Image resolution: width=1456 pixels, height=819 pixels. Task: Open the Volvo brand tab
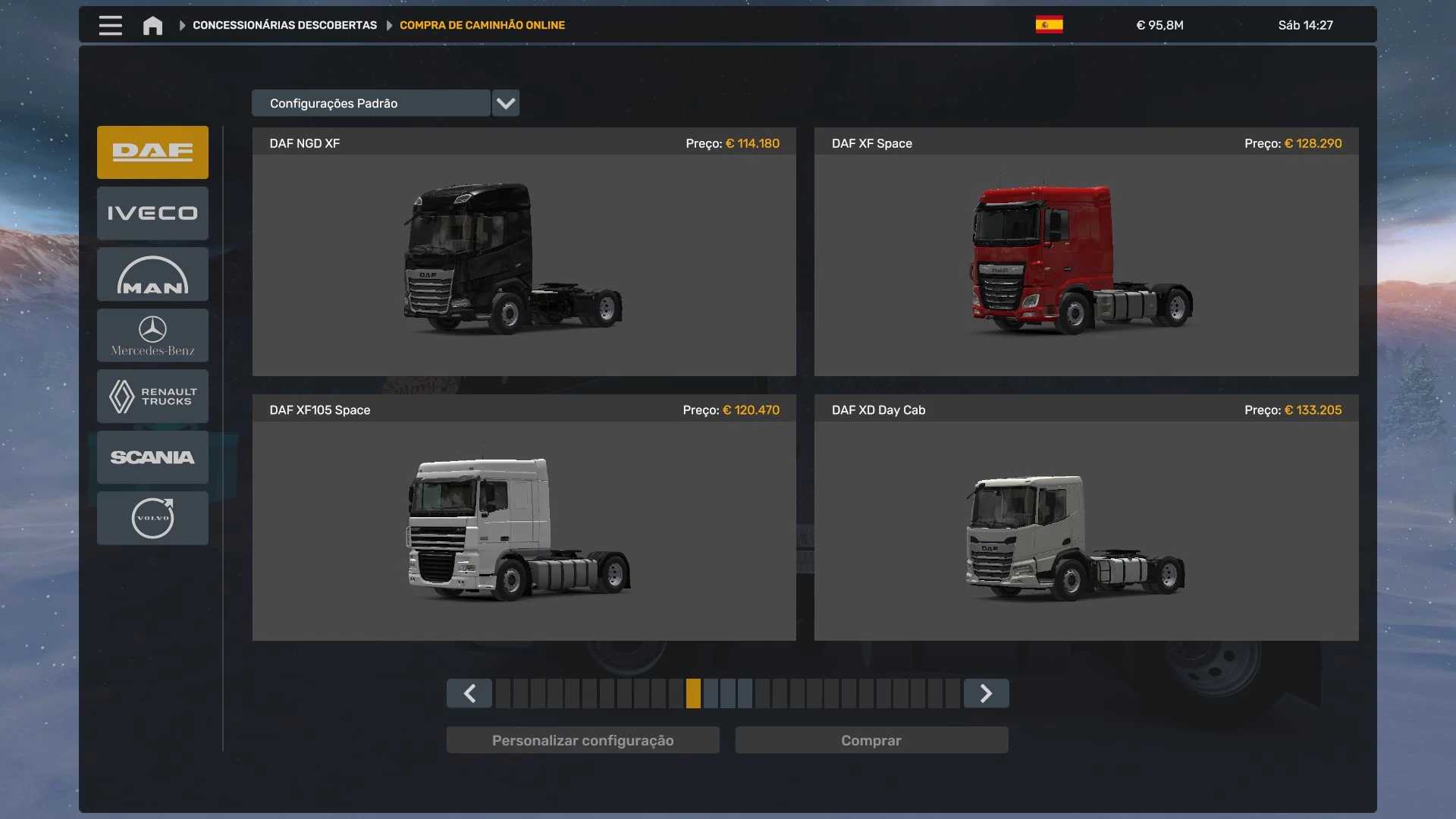coord(152,518)
